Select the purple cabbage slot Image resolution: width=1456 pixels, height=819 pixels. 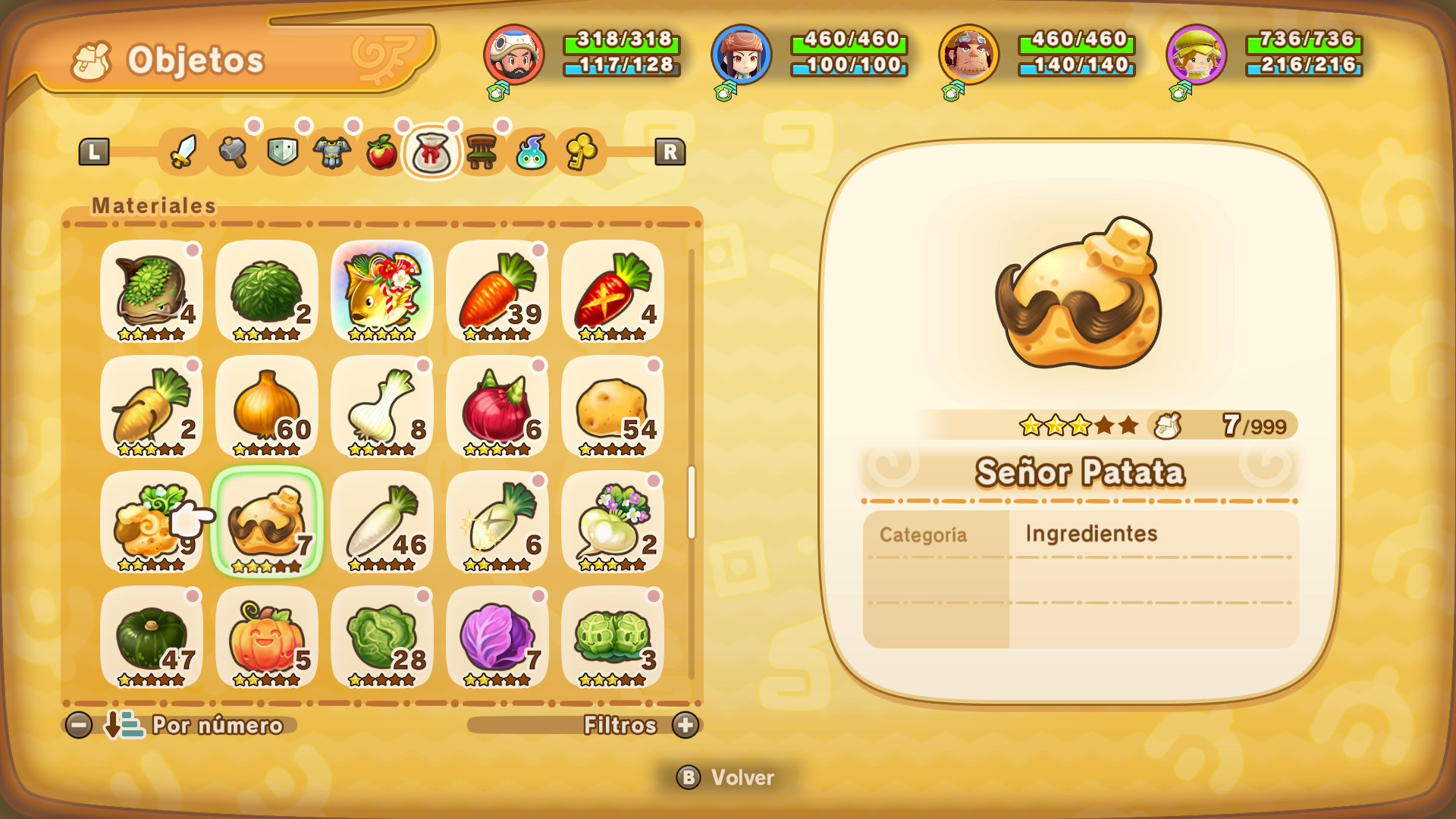coord(497,638)
